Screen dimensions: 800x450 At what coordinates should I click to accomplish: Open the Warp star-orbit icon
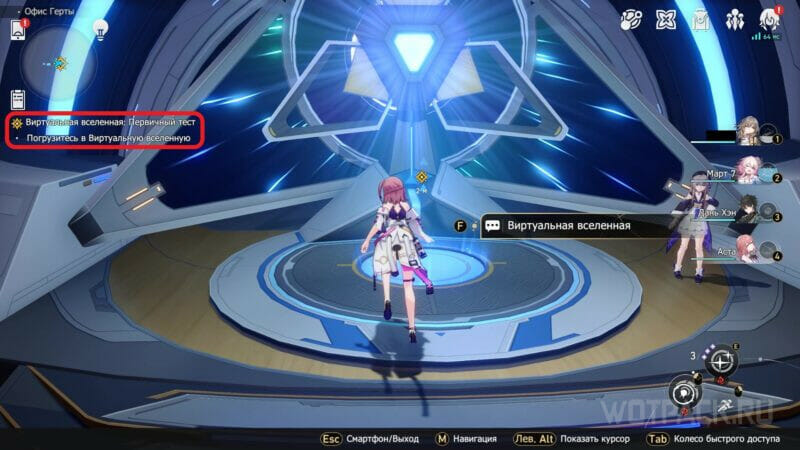tap(631, 19)
